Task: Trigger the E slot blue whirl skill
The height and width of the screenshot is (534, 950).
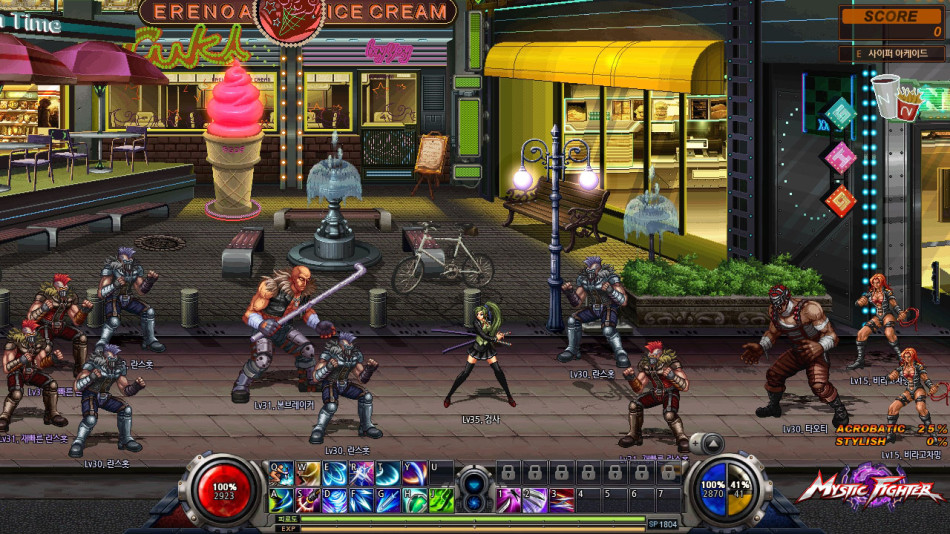Action: 334,471
